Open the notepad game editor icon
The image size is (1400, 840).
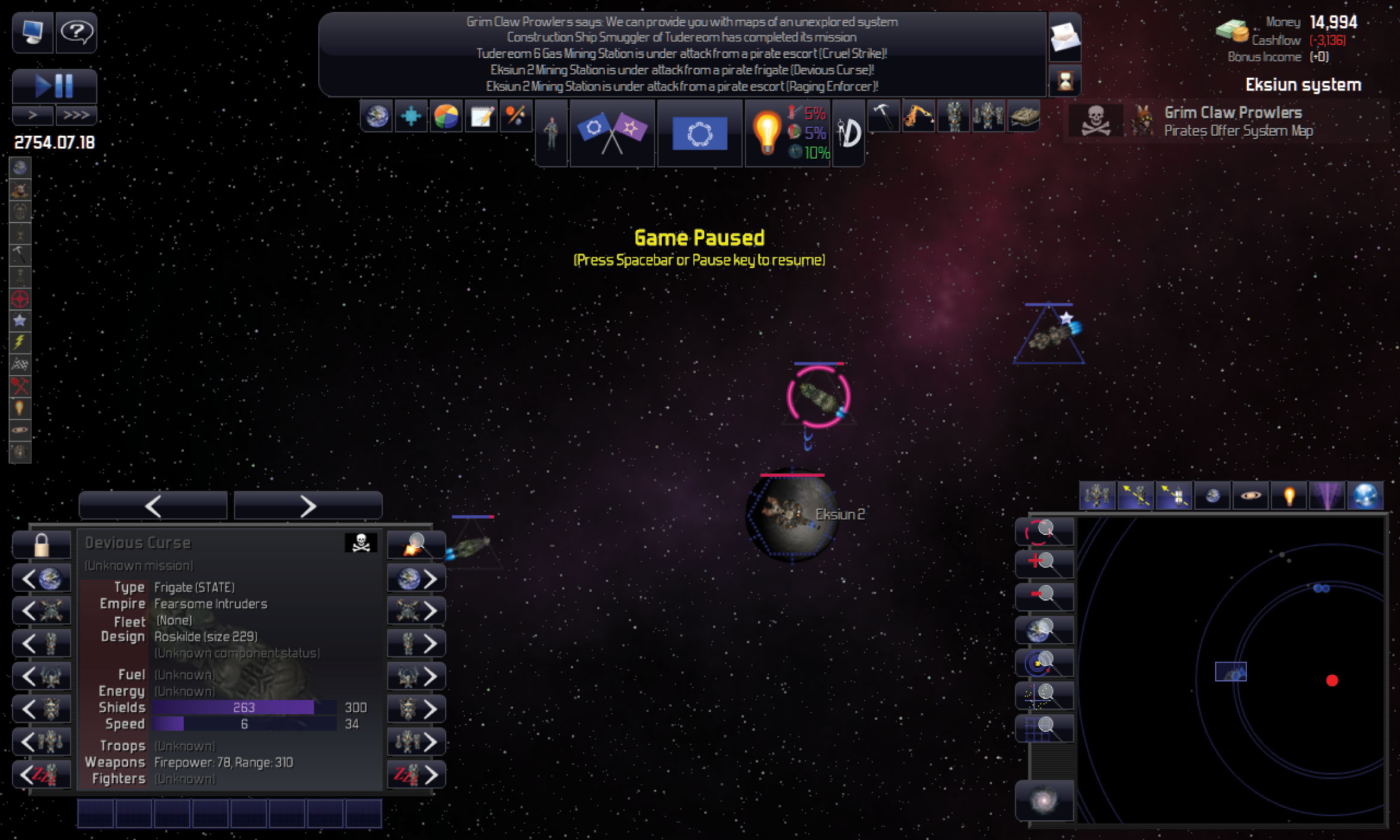pyautogui.click(x=481, y=116)
